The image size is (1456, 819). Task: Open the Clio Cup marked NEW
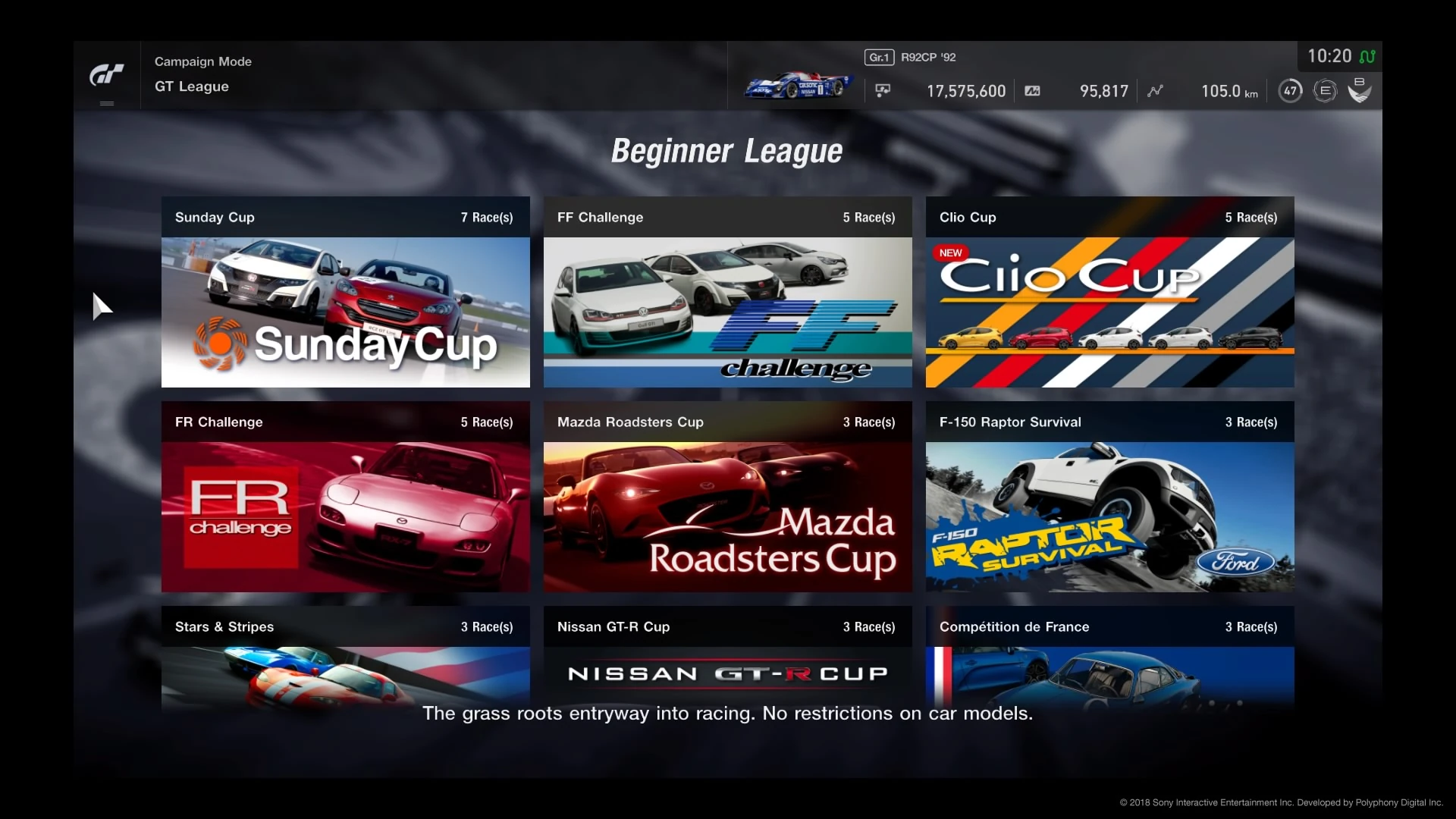(1109, 296)
